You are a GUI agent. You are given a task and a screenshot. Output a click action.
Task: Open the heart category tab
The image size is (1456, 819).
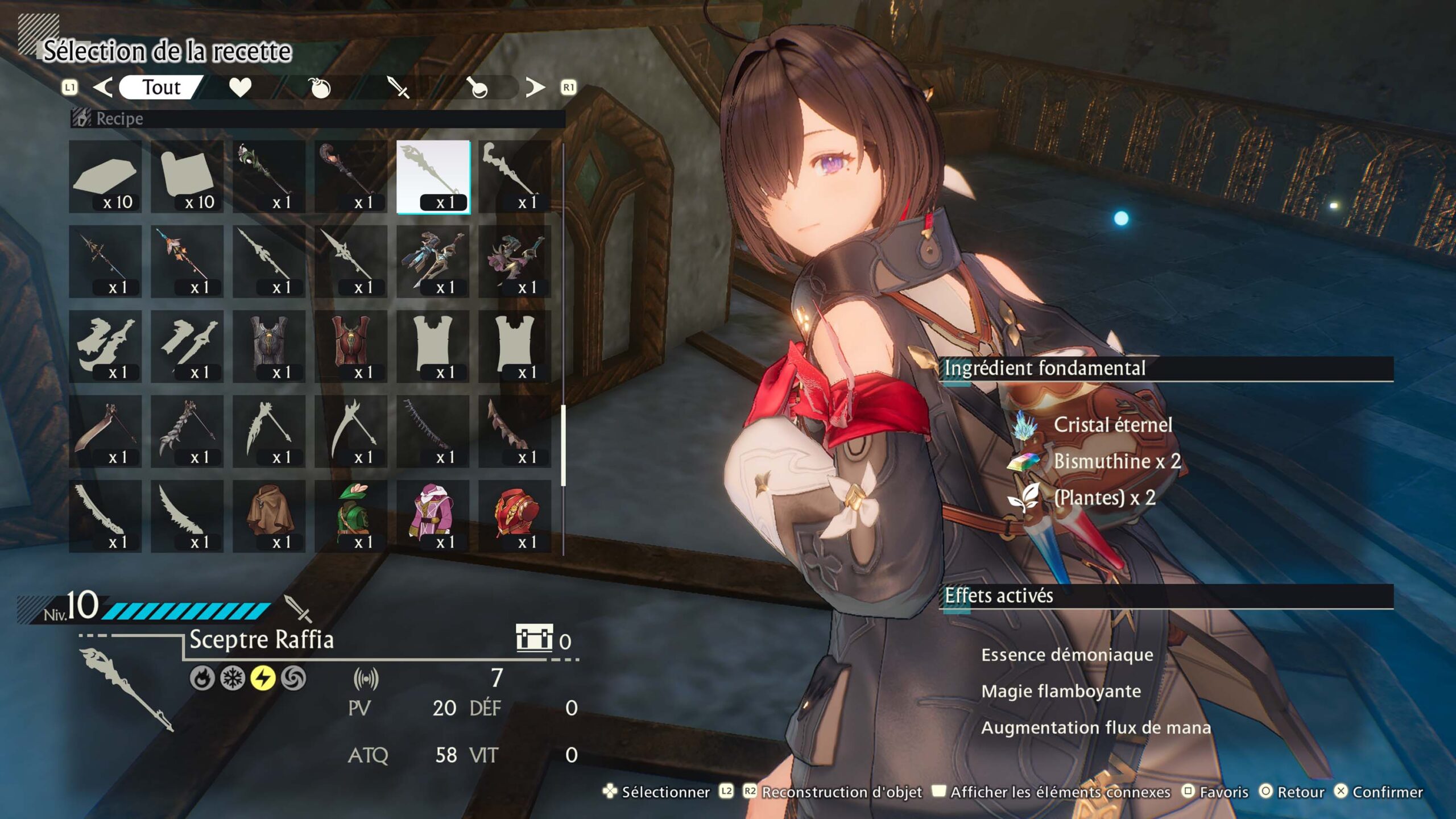(x=240, y=88)
